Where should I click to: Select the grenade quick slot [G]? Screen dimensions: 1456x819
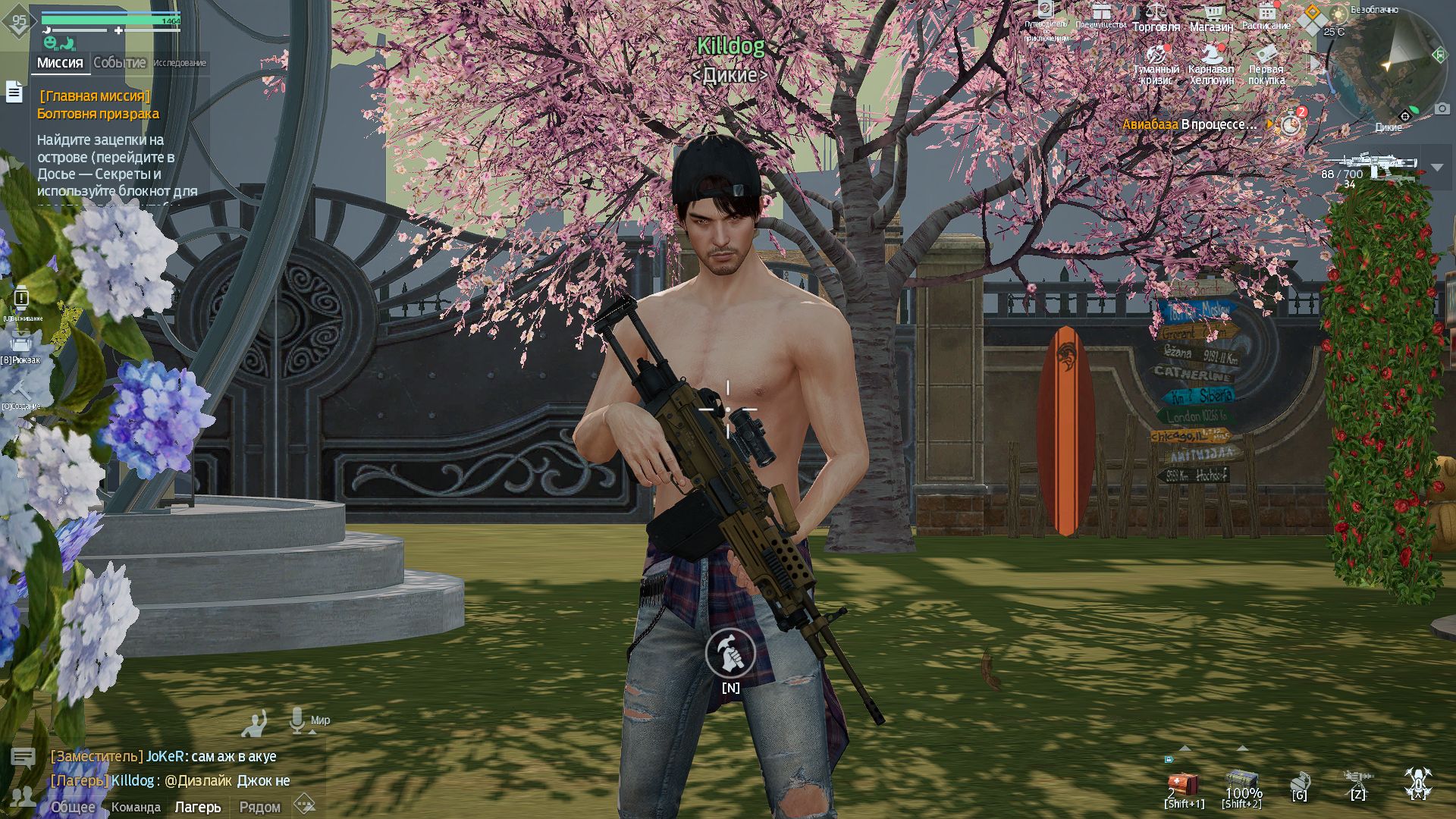point(1300,783)
